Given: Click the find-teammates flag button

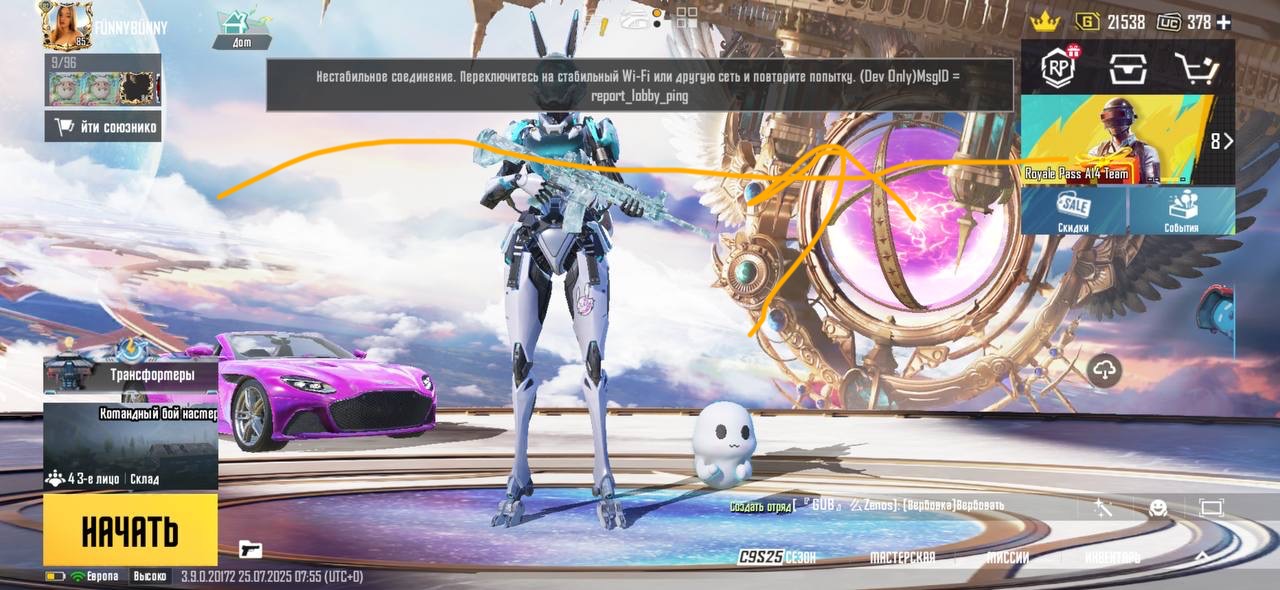Looking at the screenshot, I should (x=102, y=127).
